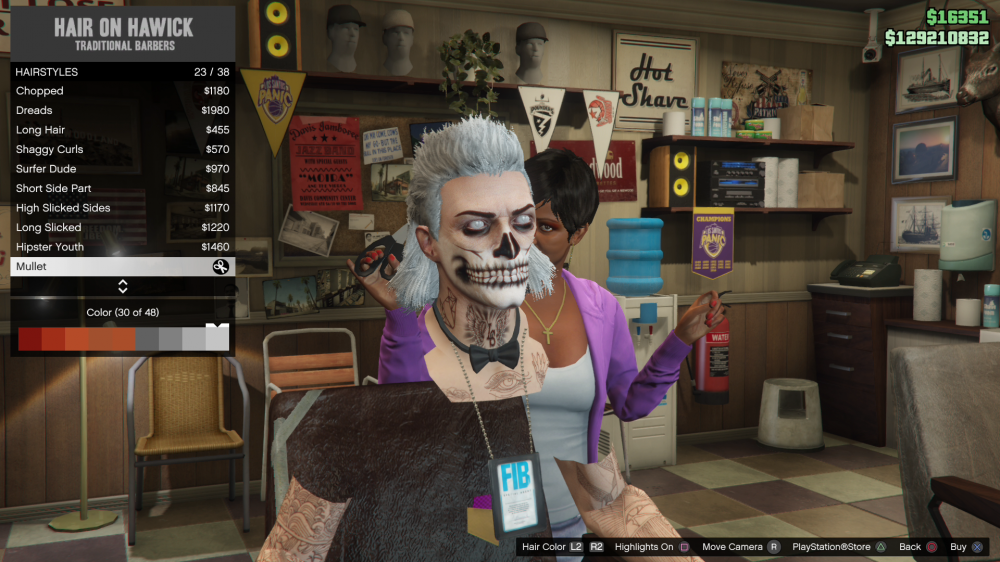Pick the darkest red hair color swatch
The height and width of the screenshot is (562, 1000).
[29, 339]
